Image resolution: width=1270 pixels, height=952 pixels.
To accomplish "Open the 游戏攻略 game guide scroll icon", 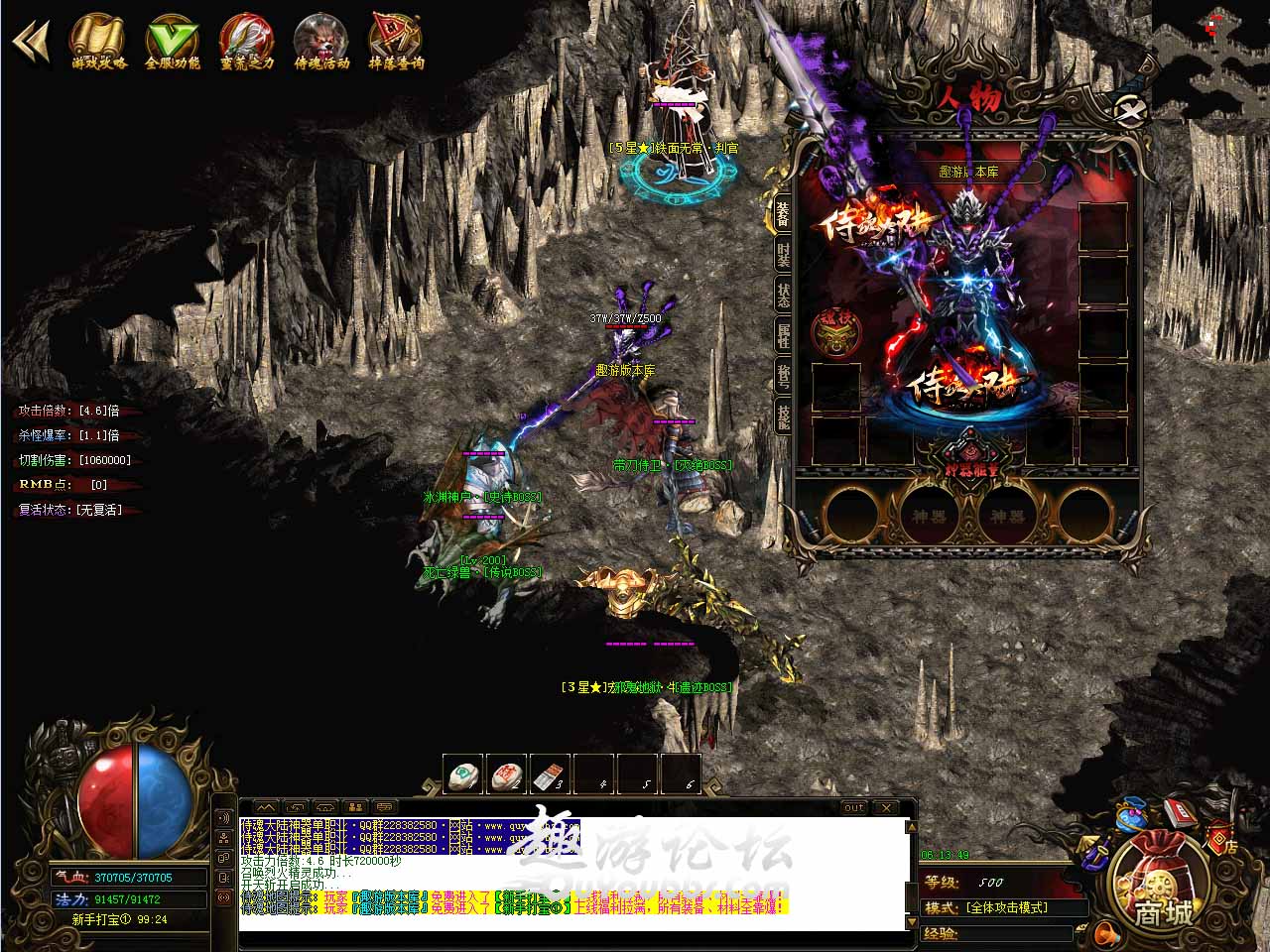I will tap(98, 42).
